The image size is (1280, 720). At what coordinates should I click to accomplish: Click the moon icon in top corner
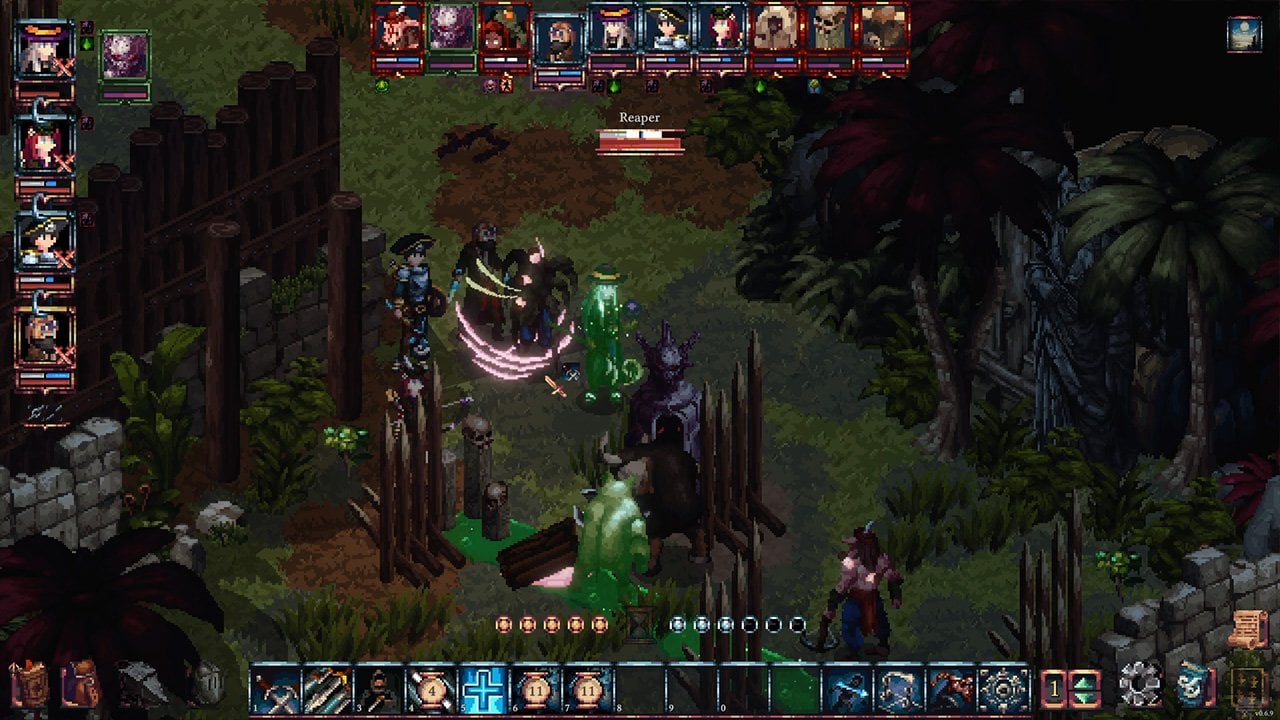[x=1244, y=33]
